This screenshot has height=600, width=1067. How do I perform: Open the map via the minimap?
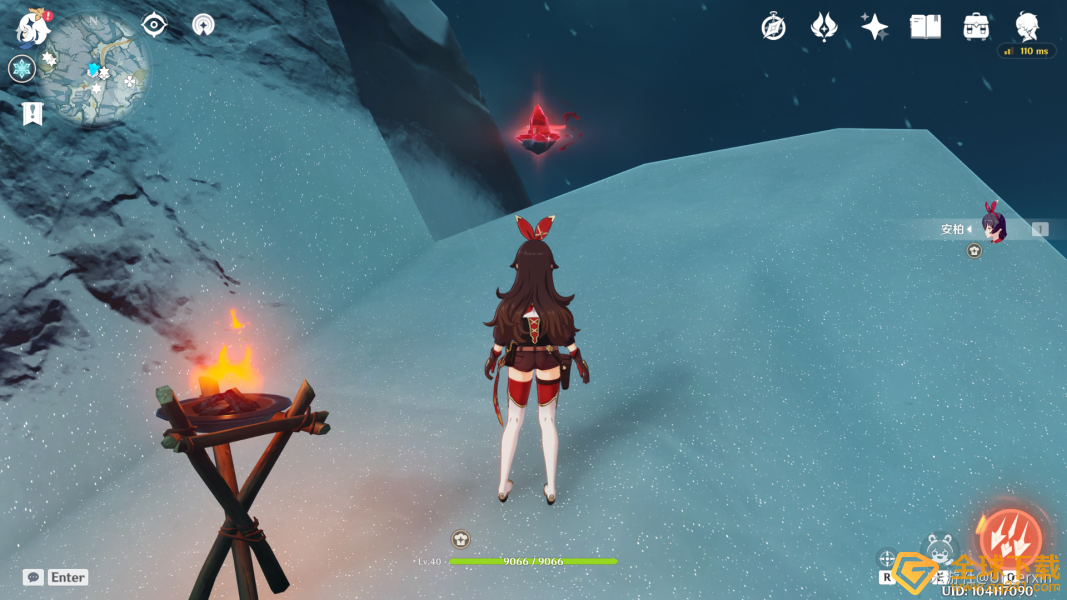pyautogui.click(x=94, y=69)
